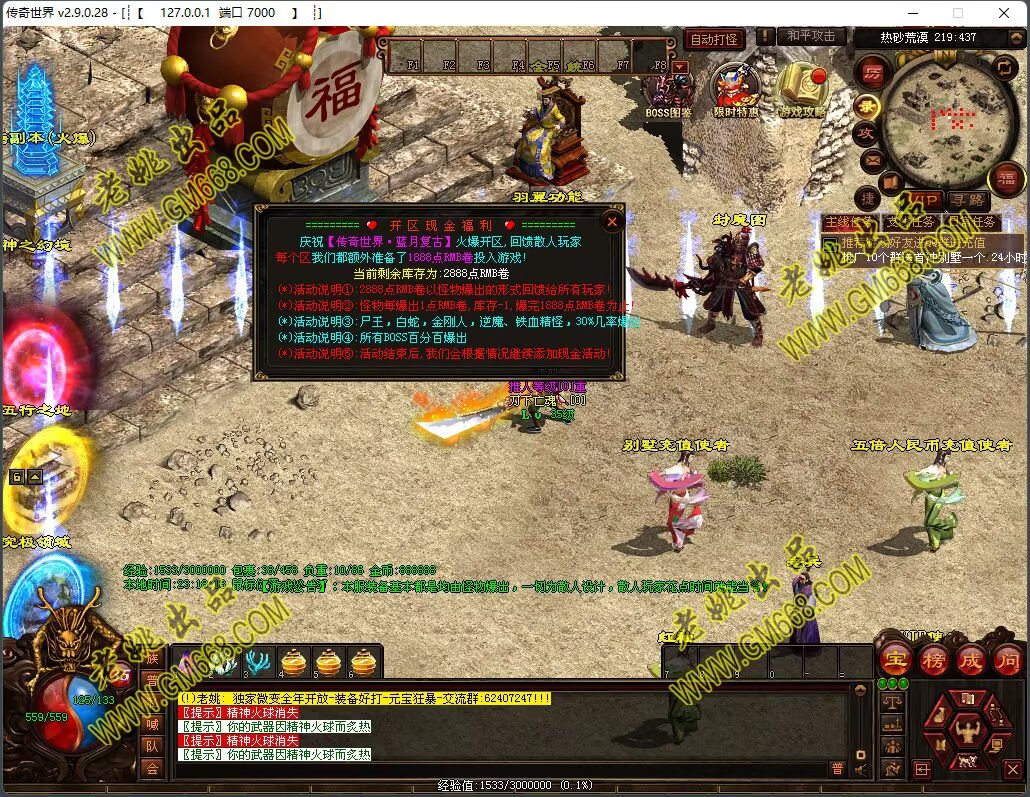1030x797 pixels.
Task: Open the 游戏攻略 guide book icon
Action: [802, 88]
